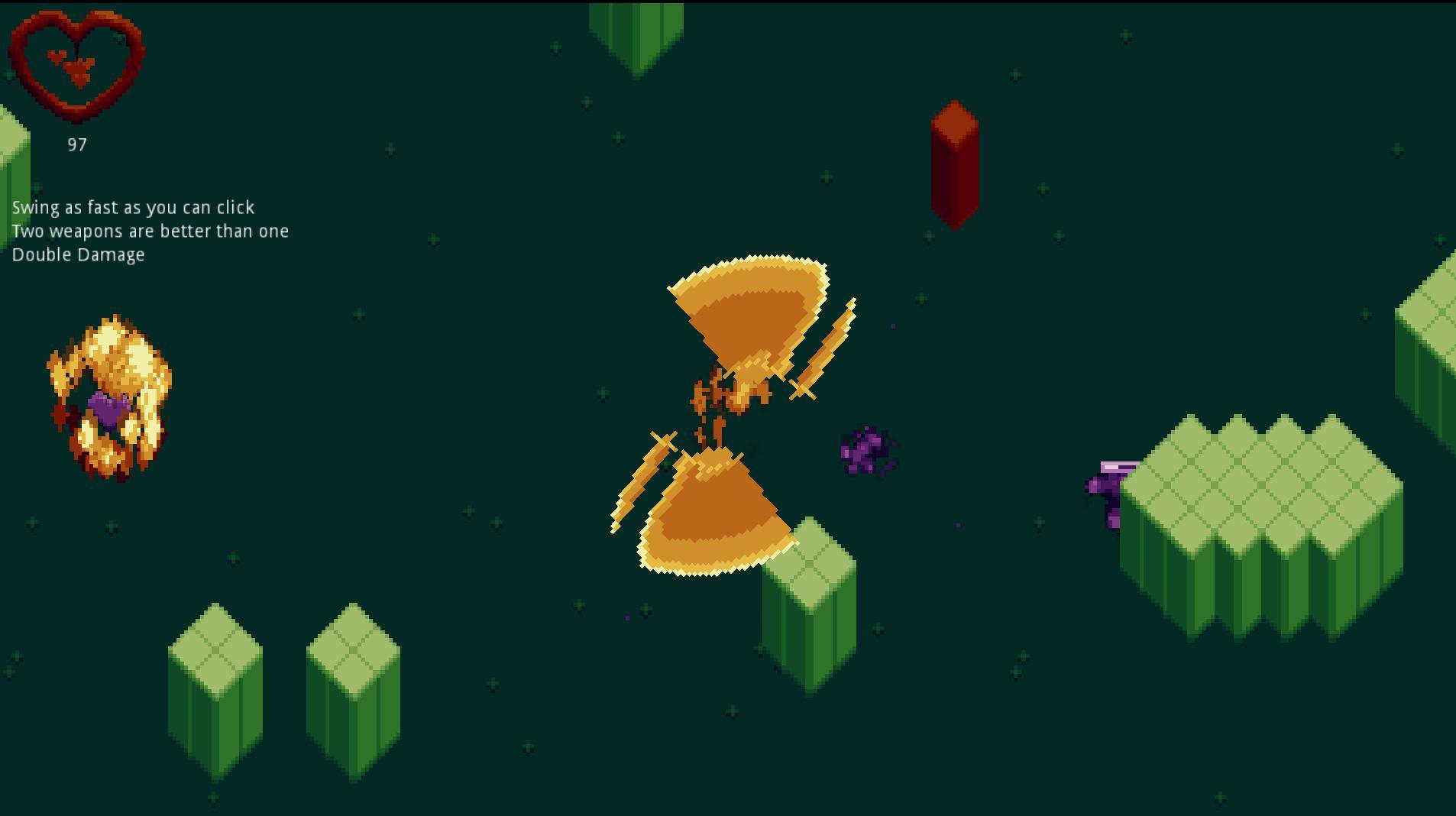Click the text Swing as fast as you can click
The height and width of the screenshot is (816, 1456).
point(134,207)
